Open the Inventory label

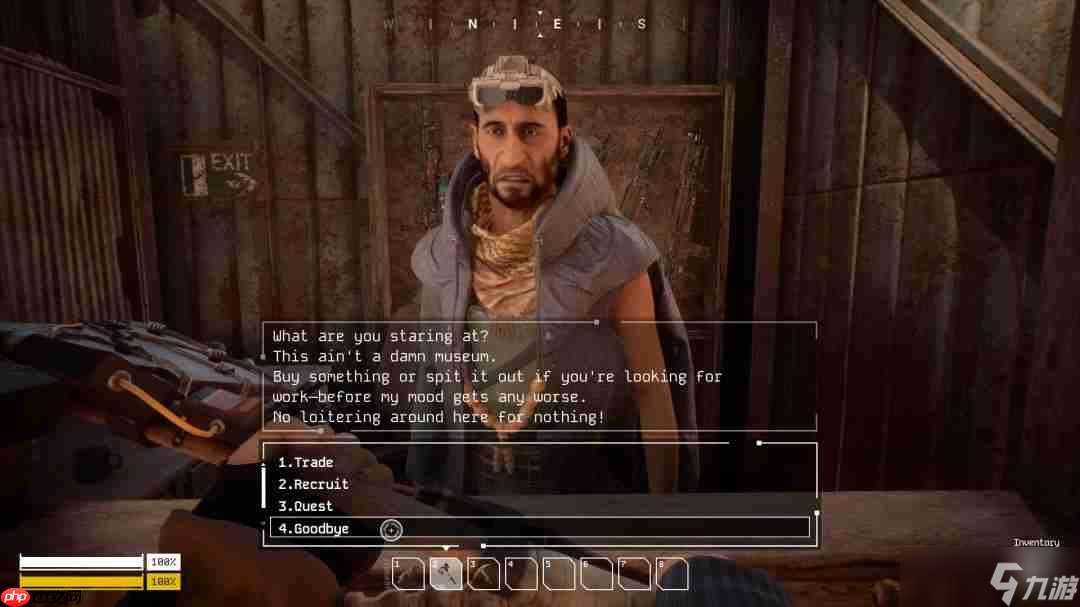[x=1036, y=543]
